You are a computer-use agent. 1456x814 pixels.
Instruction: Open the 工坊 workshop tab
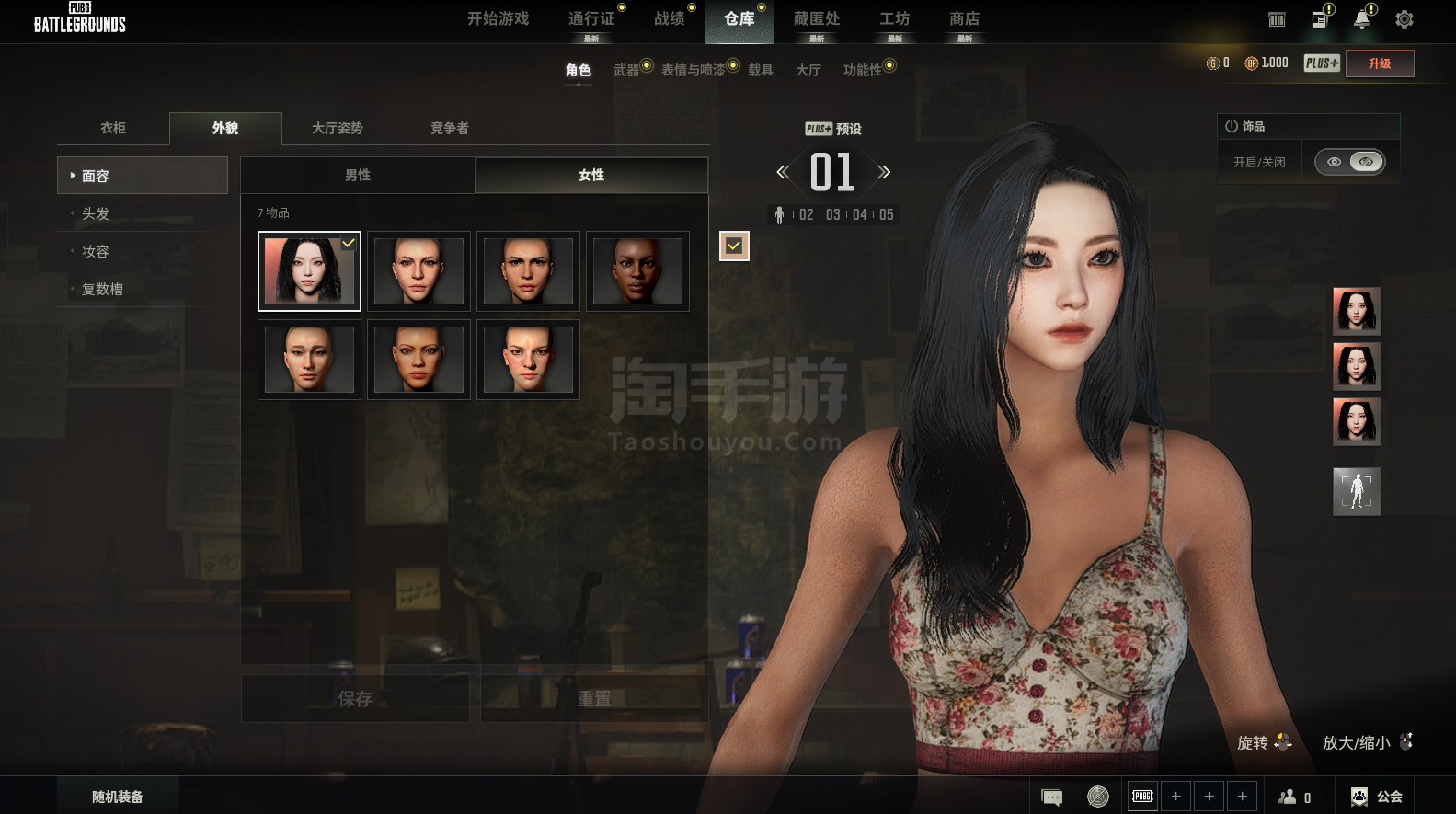tap(894, 19)
